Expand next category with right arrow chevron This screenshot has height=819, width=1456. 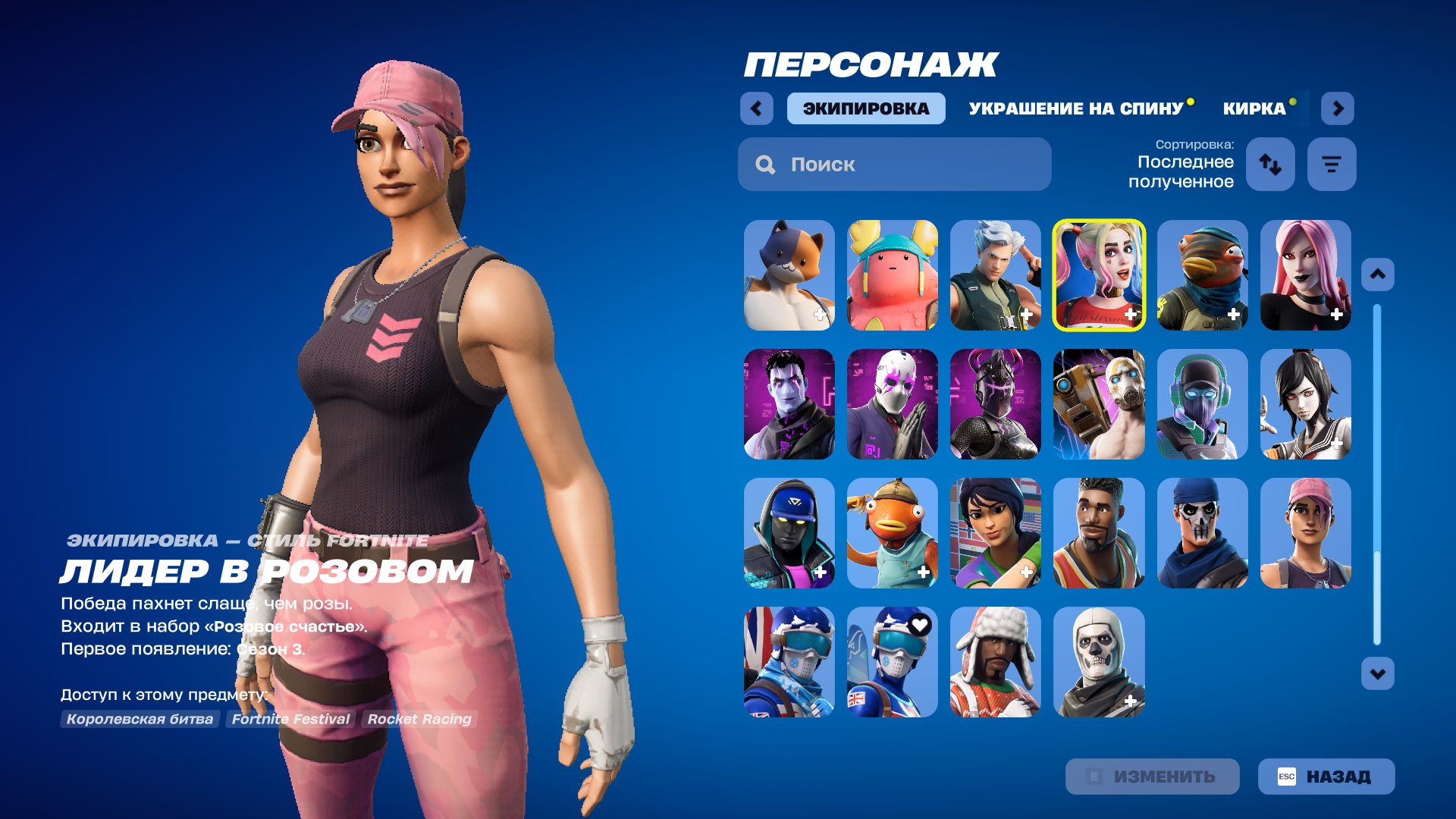coord(1338,108)
